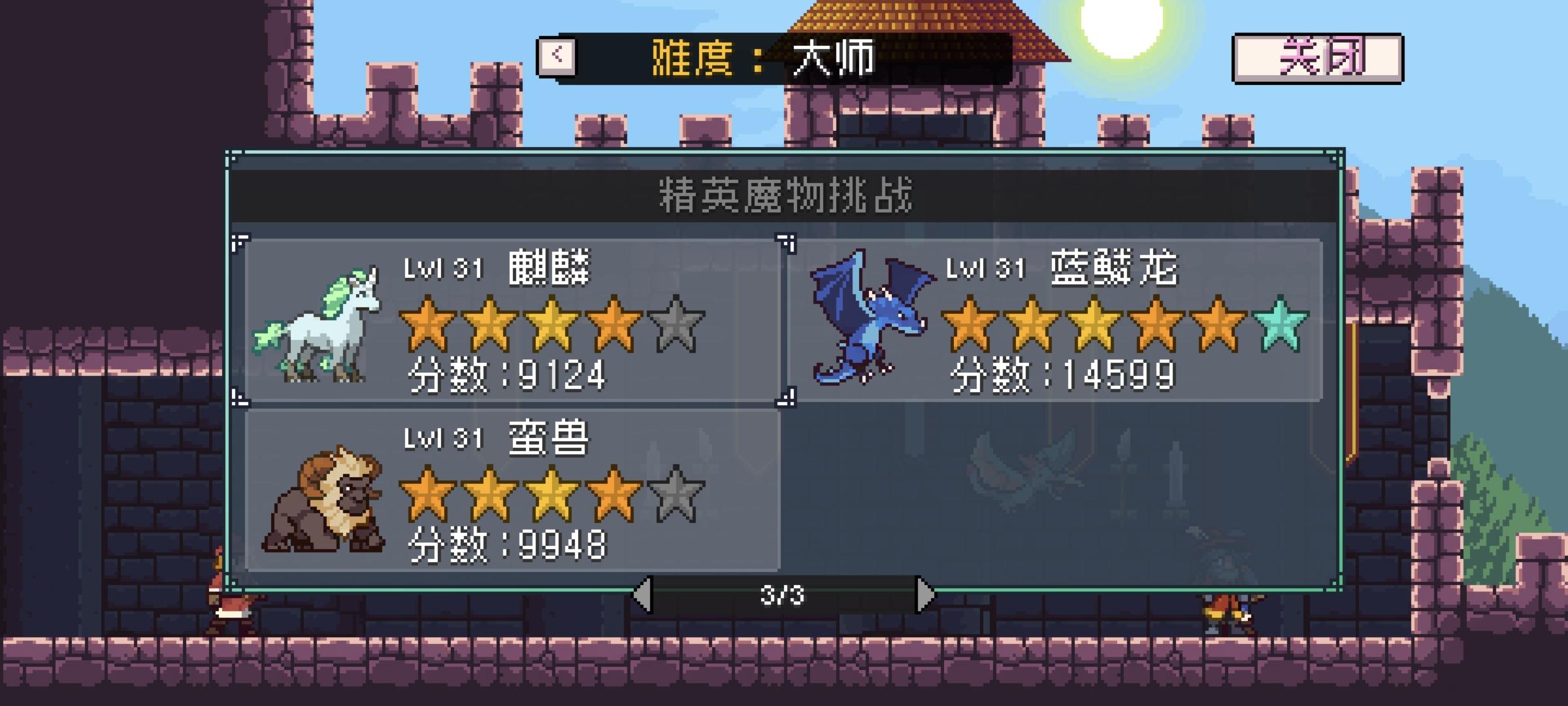Click the 3/3 page indicator bar
The image size is (1568, 706).
[784, 595]
